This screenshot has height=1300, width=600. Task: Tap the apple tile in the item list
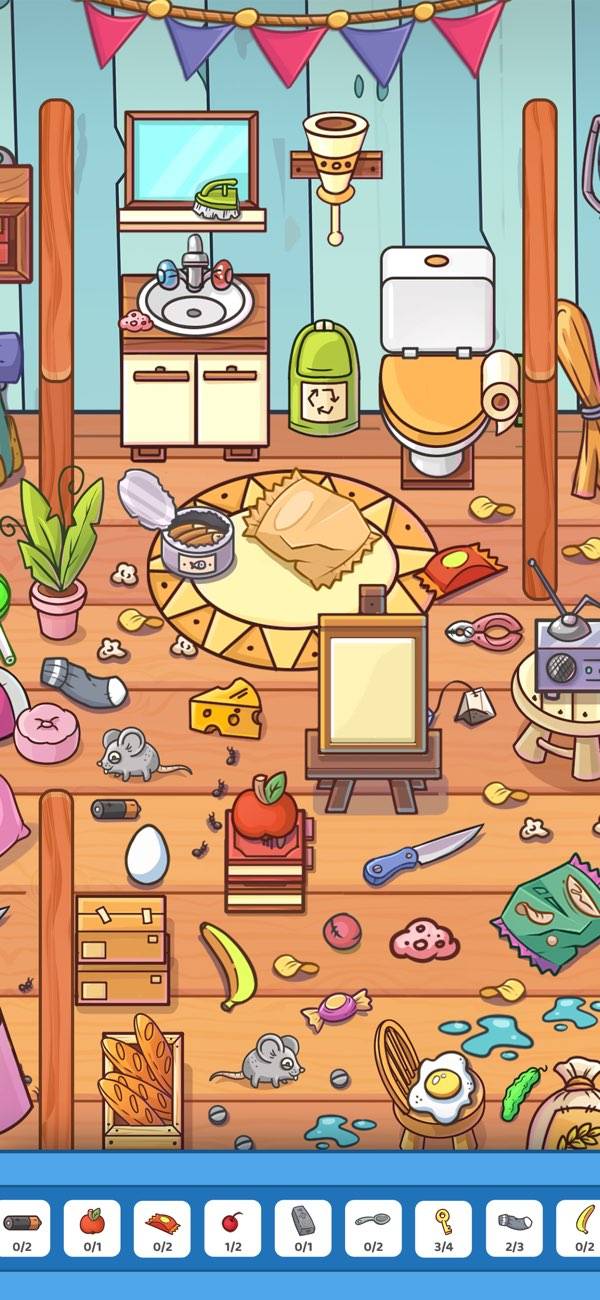(x=92, y=1228)
